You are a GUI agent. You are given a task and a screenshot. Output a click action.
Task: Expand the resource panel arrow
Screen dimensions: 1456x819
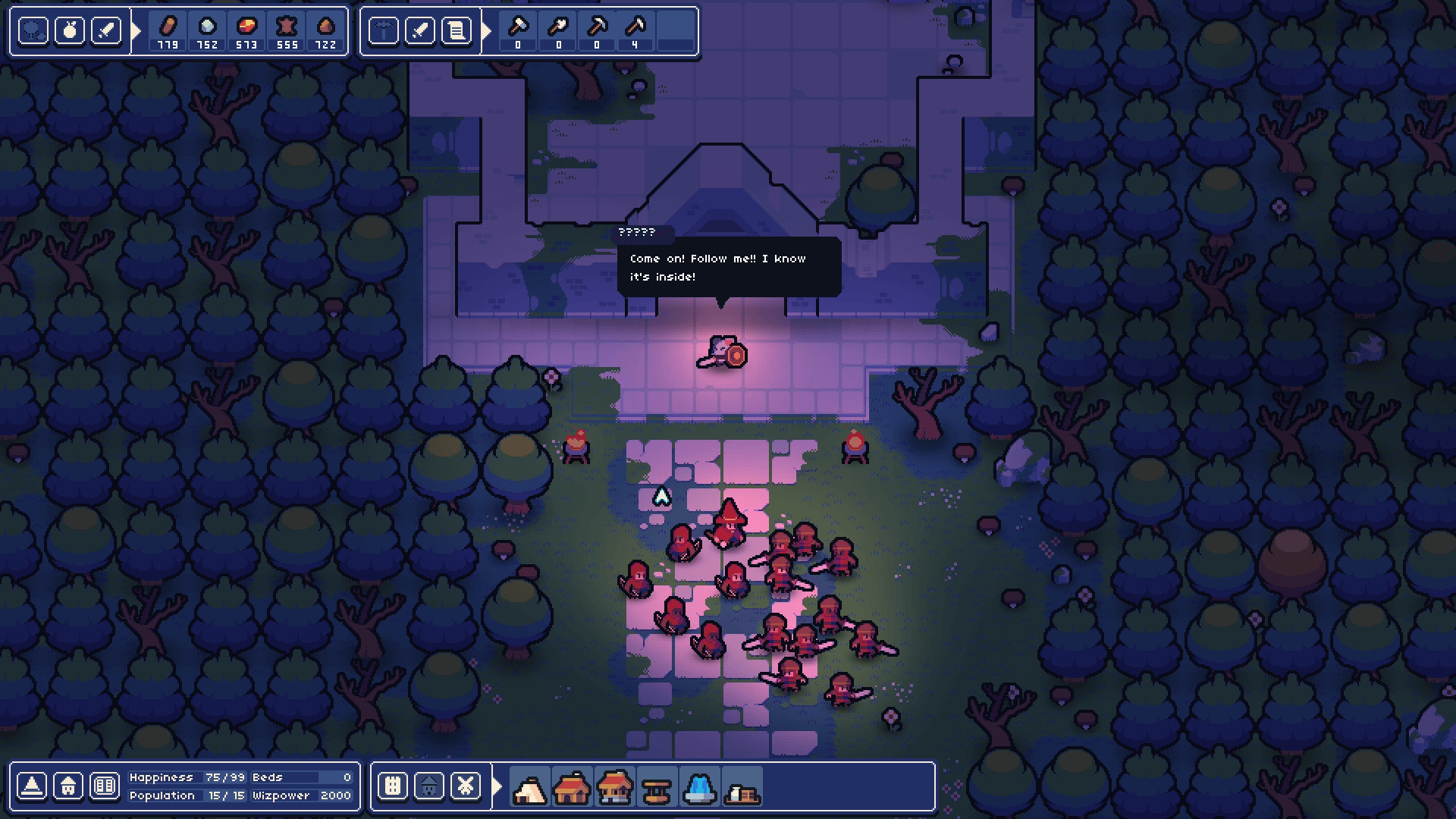pos(136,32)
